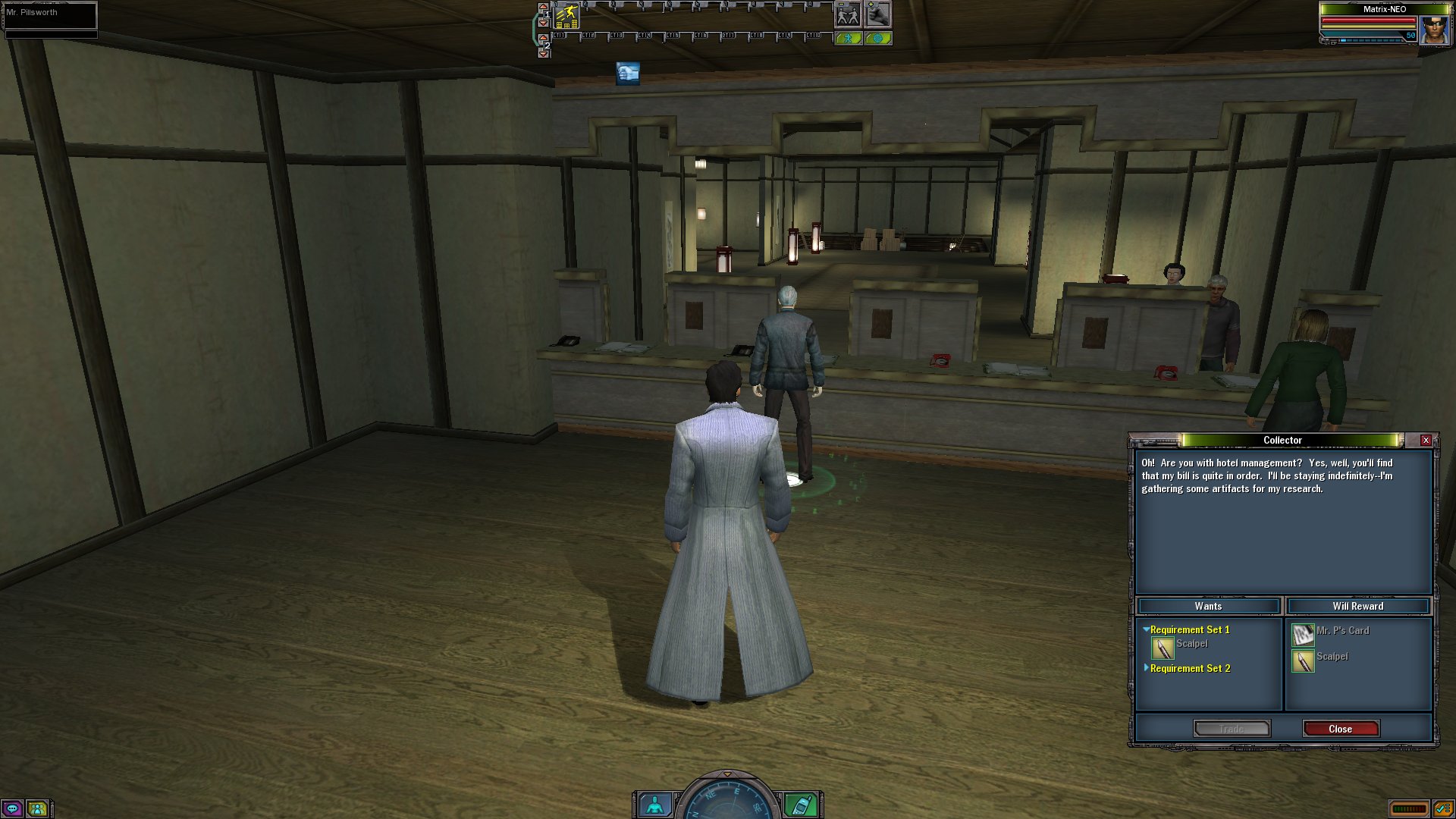Click the greyed-out Trade button
Viewport: 1456px width, 819px height.
(1232, 729)
